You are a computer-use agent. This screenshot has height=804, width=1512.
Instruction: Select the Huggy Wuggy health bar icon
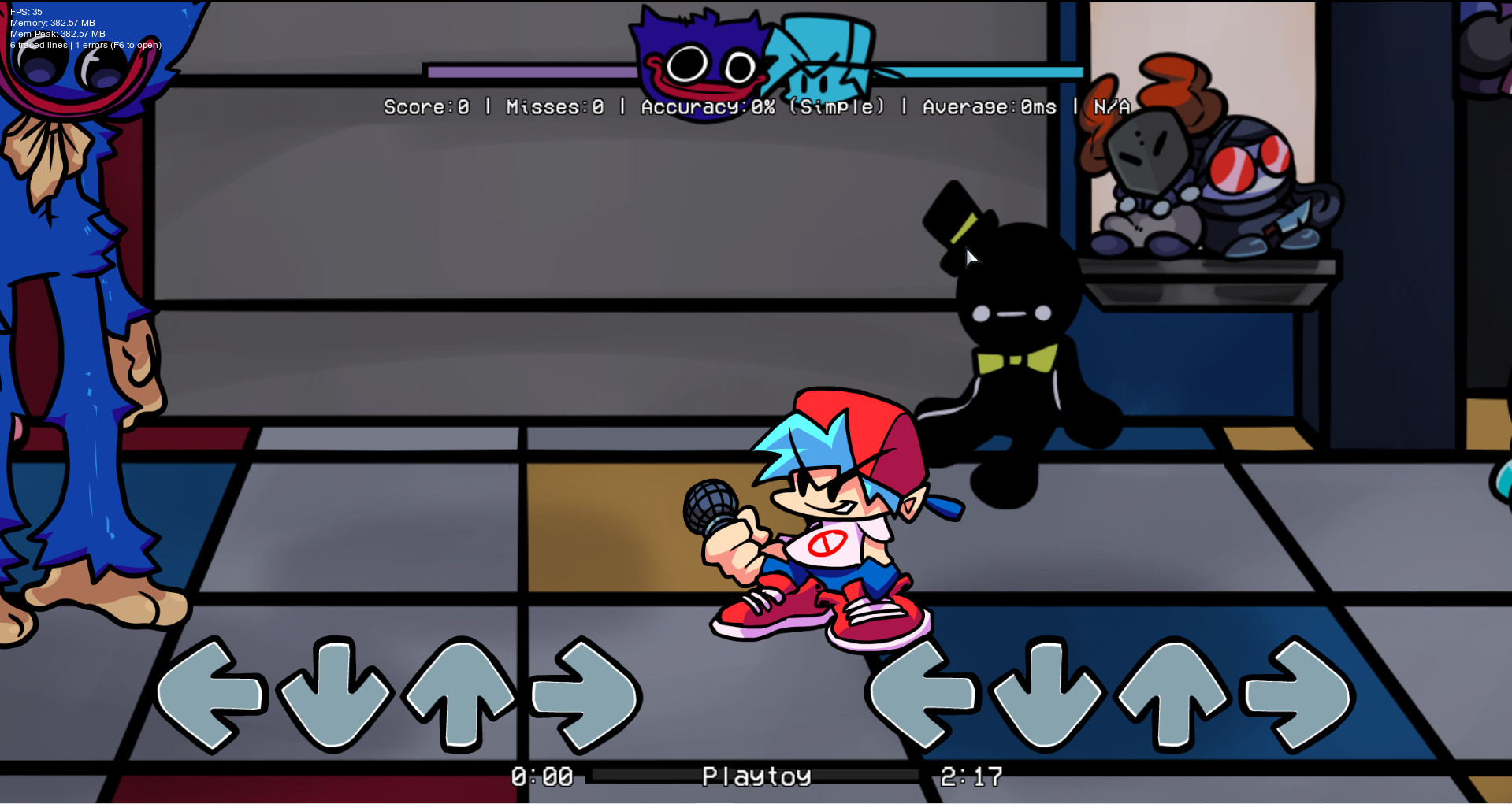click(697, 59)
